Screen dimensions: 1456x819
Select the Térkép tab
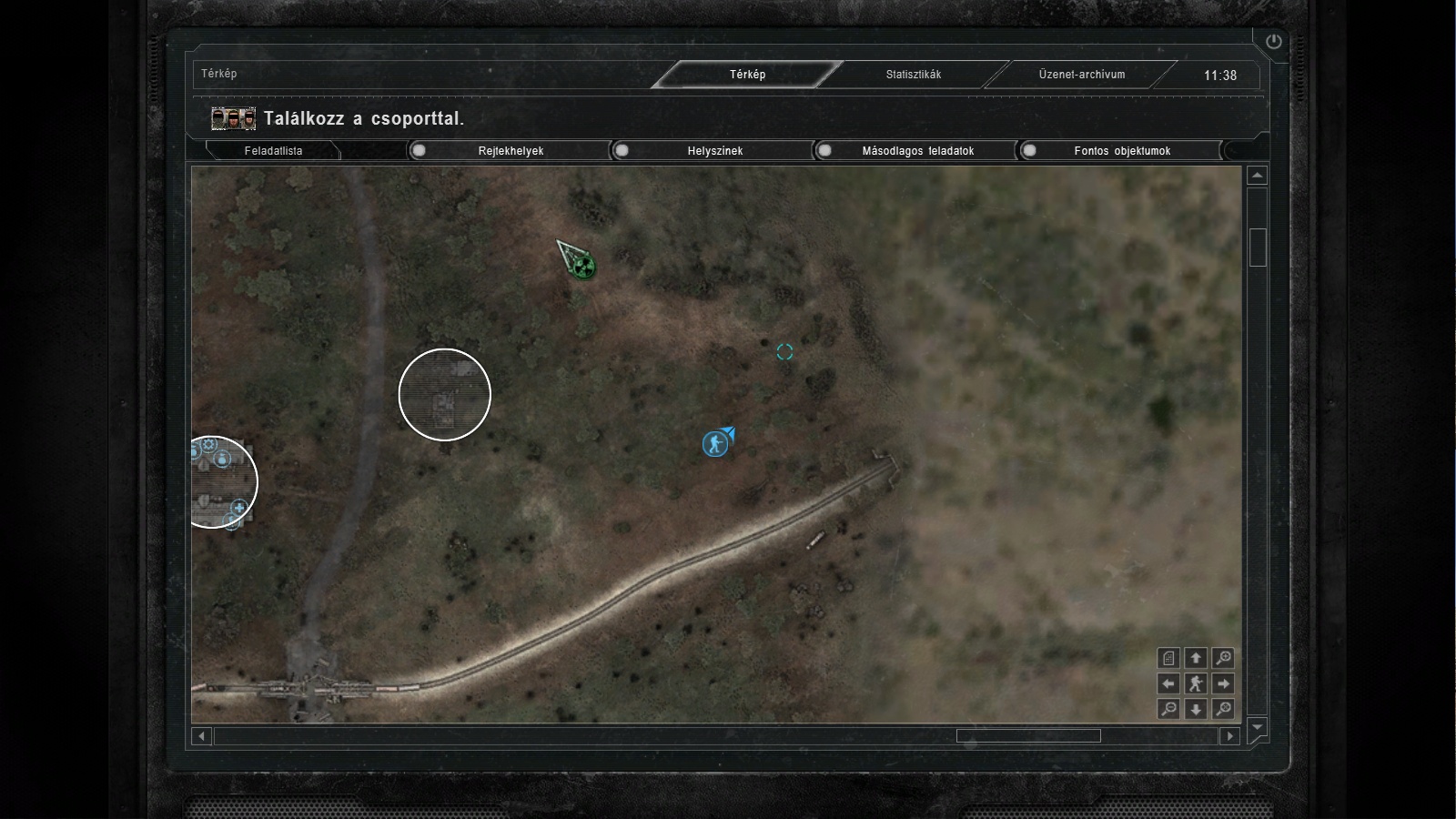(x=747, y=75)
